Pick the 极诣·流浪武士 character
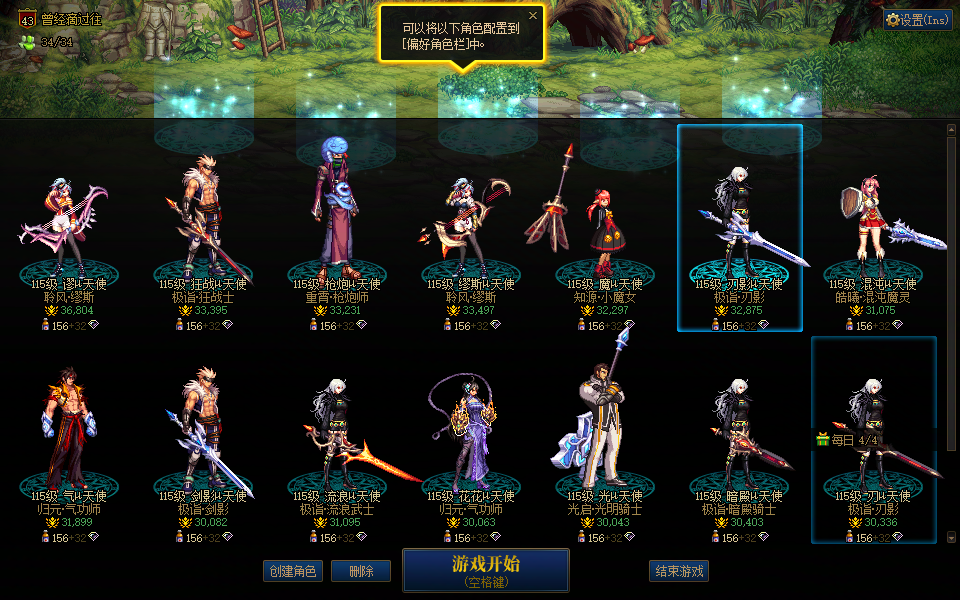Screen dimensions: 960x600 [x=336, y=440]
